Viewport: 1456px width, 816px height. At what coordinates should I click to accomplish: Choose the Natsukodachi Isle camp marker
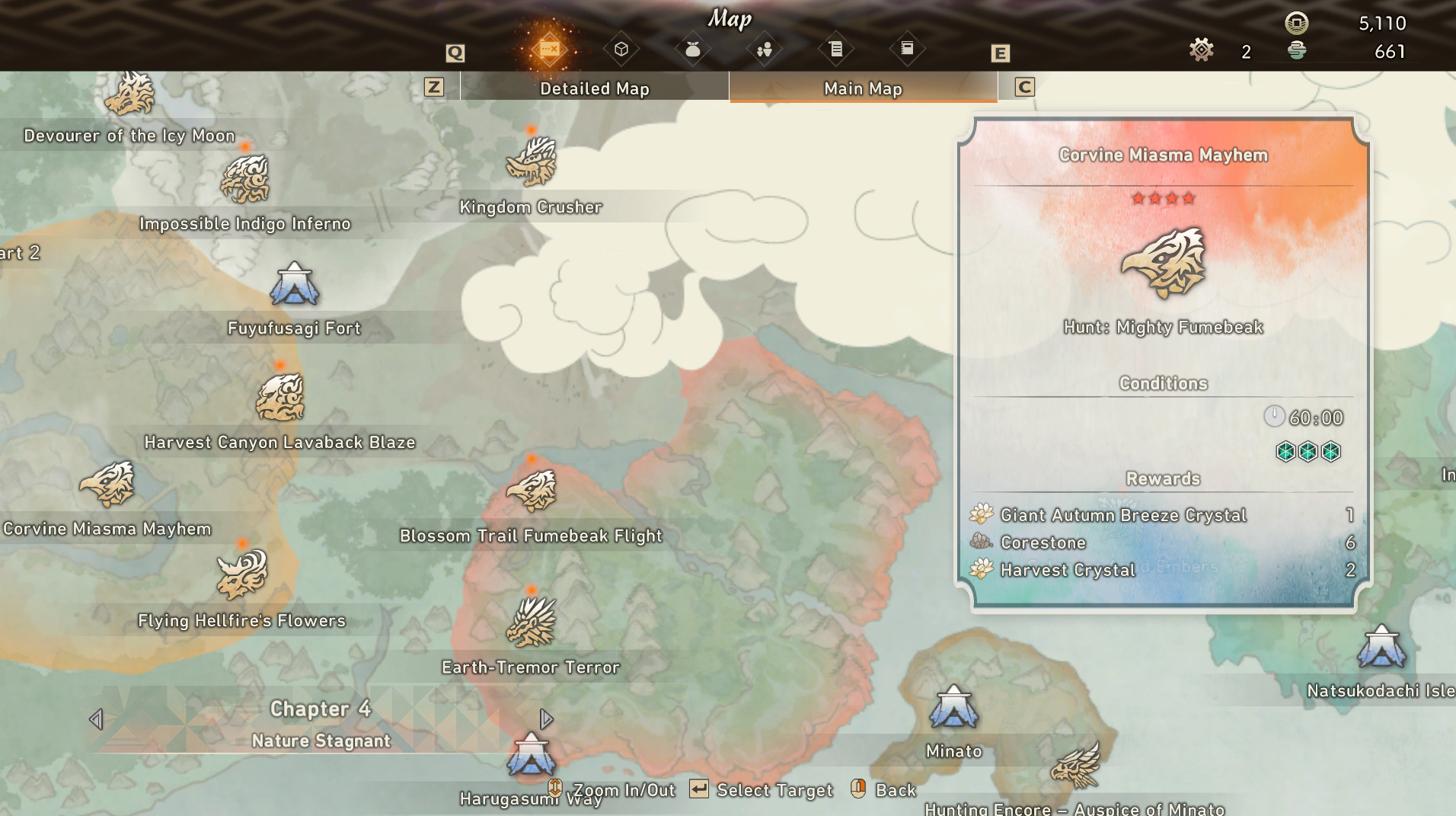click(1381, 647)
